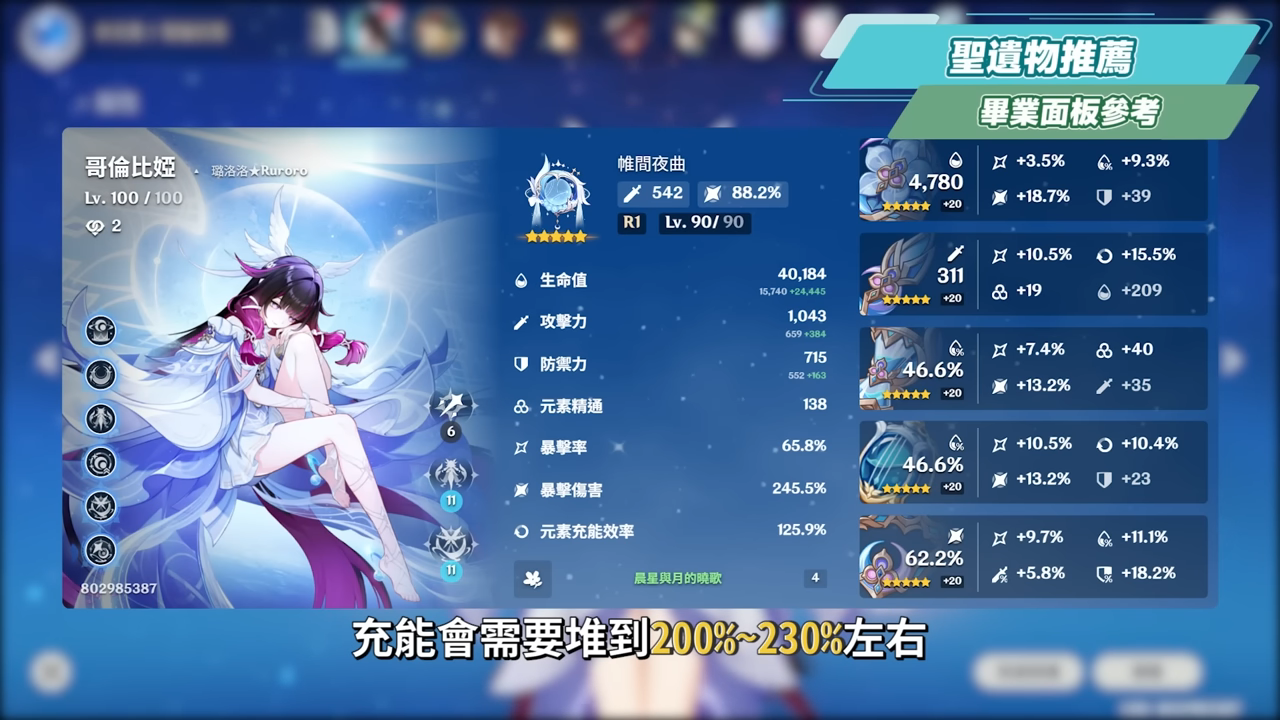Click the R1 refinement badge
Viewport: 1280px width, 720px height.
pyautogui.click(x=630, y=223)
